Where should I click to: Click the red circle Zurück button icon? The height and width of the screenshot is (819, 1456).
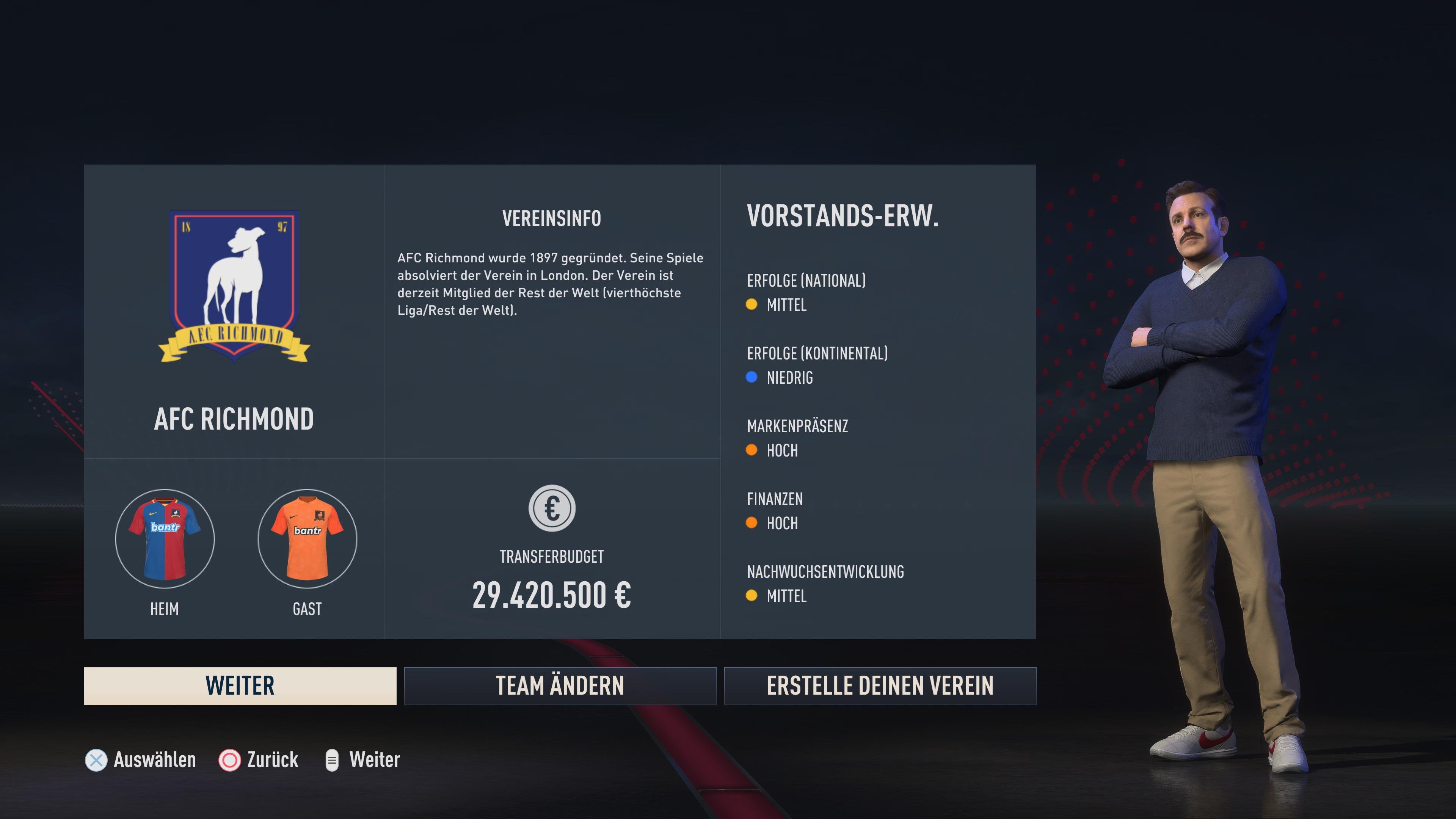click(230, 760)
